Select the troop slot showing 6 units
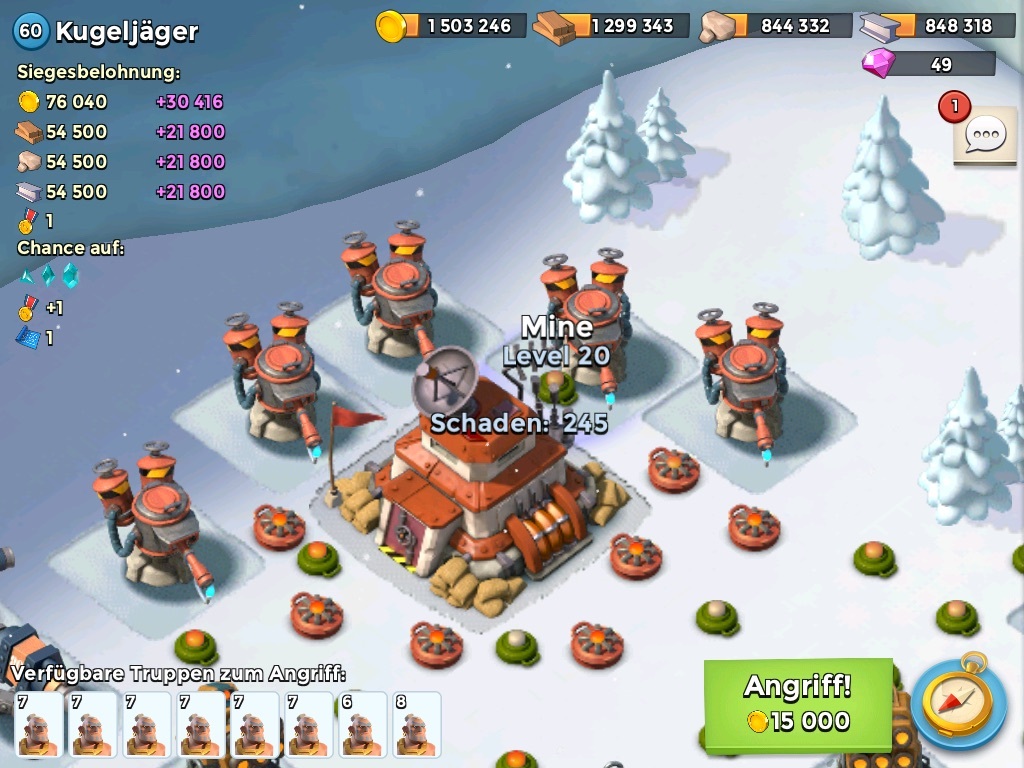This screenshot has width=1024, height=768. pos(362,724)
